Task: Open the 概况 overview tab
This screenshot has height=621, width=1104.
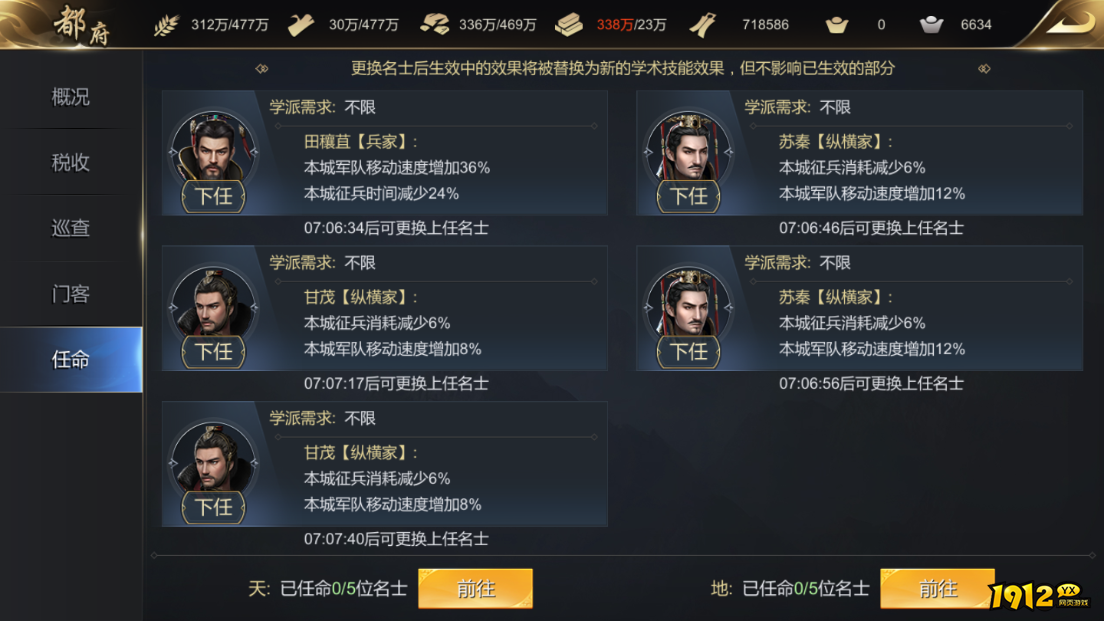Action: tap(71, 97)
